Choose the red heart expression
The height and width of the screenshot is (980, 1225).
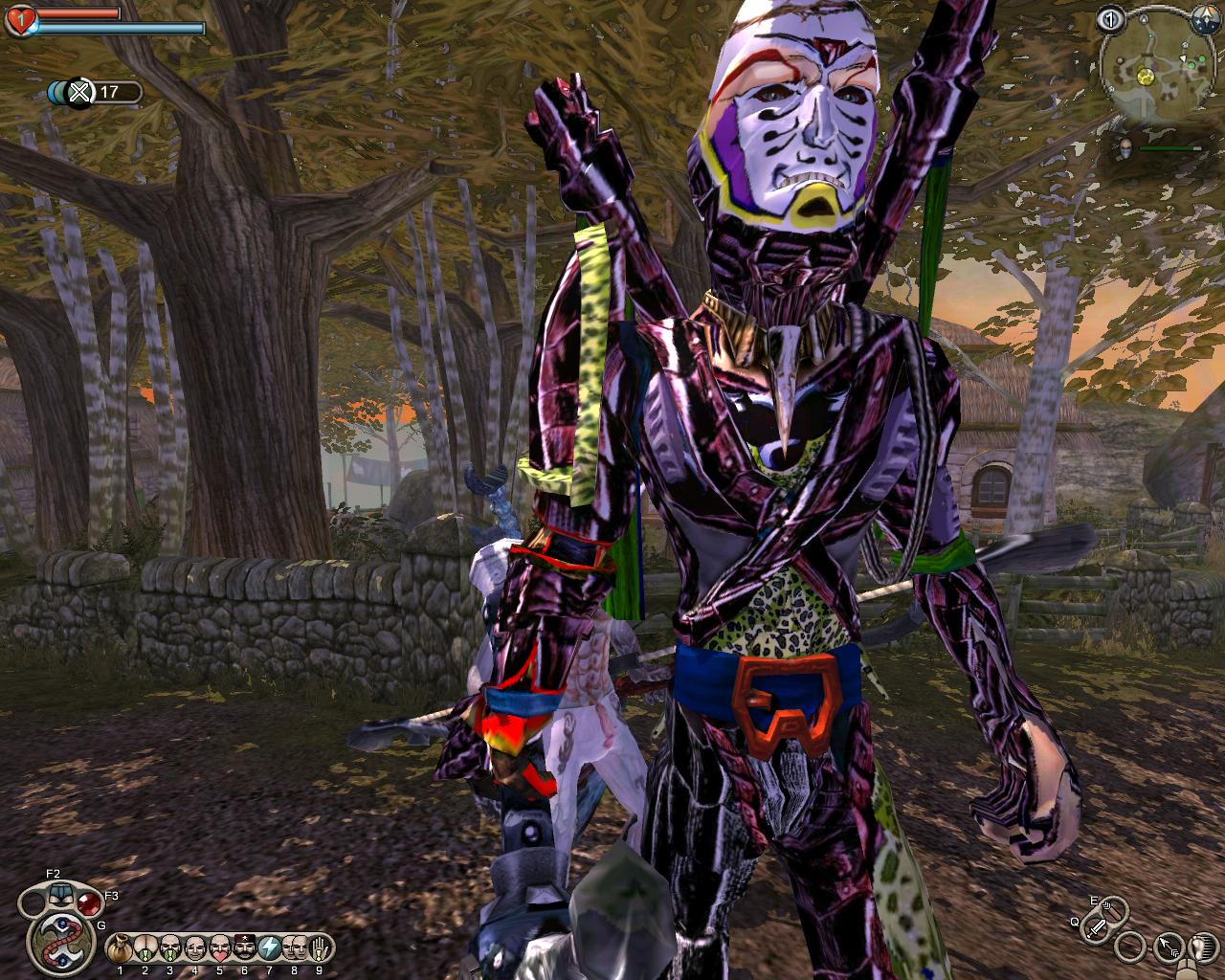219,948
